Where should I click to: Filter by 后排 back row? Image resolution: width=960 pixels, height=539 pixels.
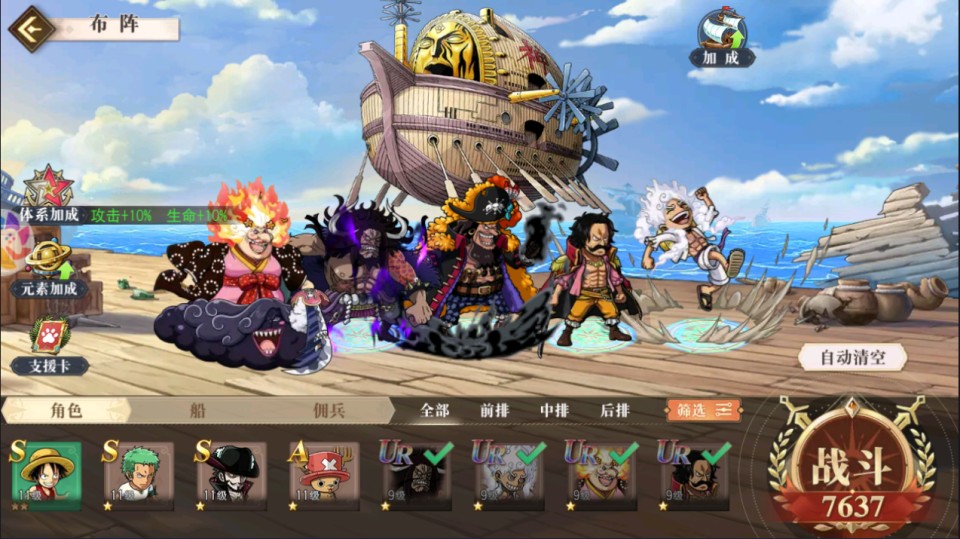(614, 410)
